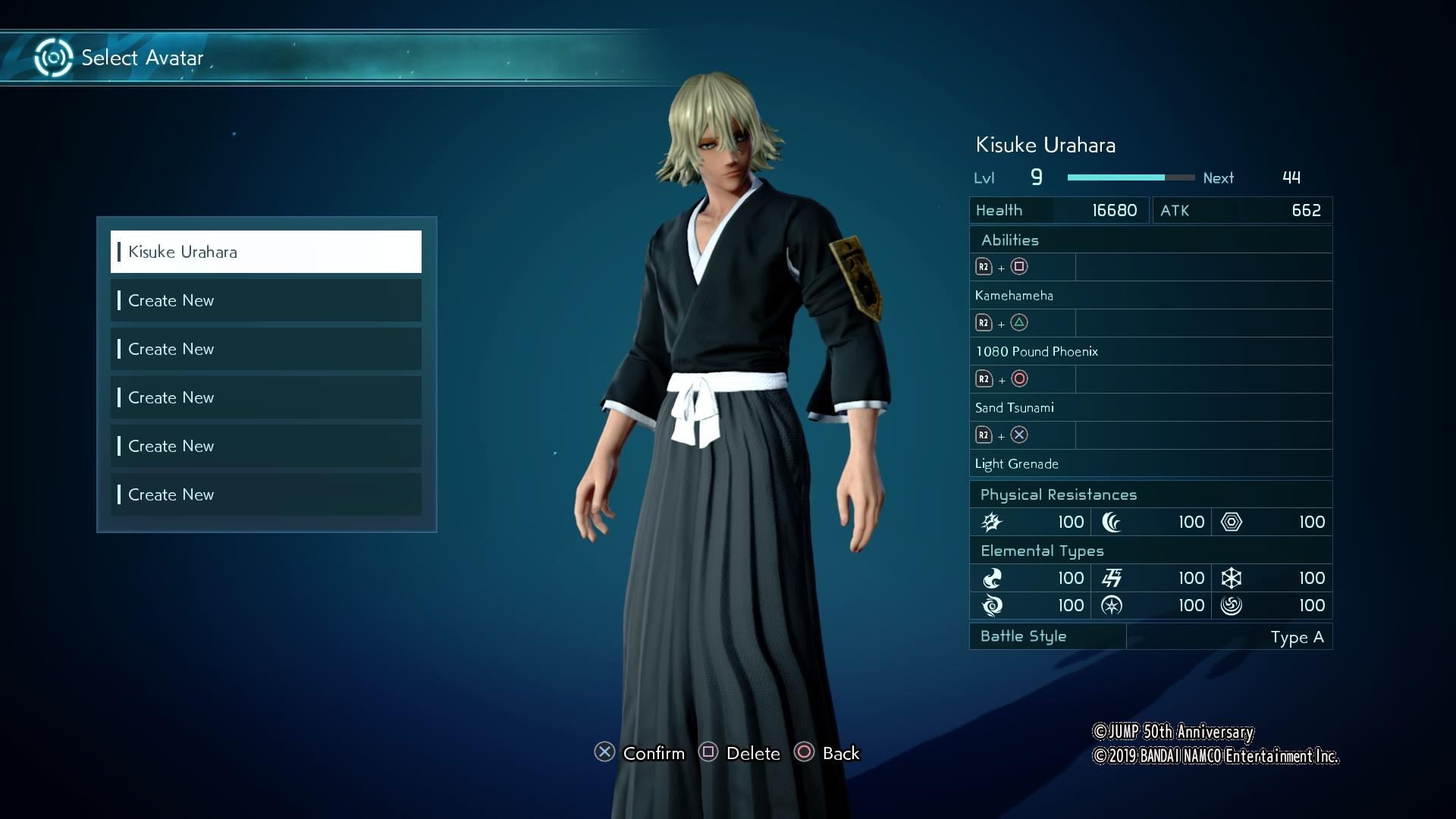The image size is (1456, 819).
Task: Select the snowflake ice element icon
Action: [x=1232, y=578]
